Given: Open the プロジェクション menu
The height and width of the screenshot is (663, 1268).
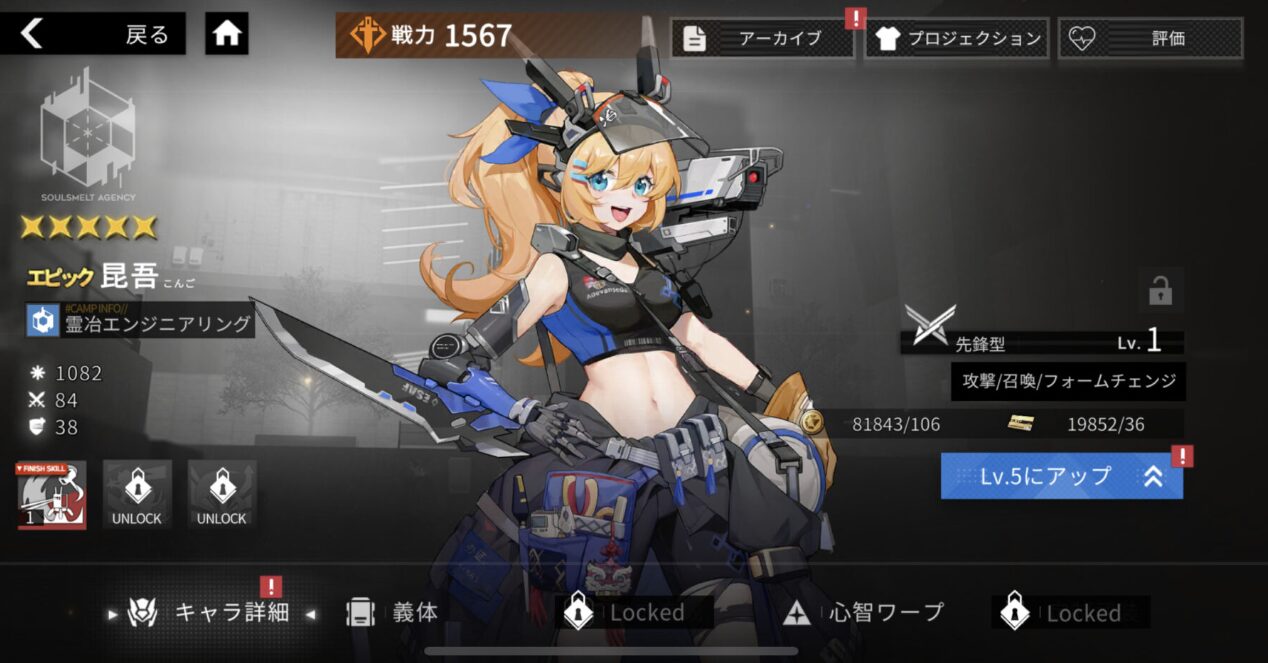Looking at the screenshot, I should (957, 39).
